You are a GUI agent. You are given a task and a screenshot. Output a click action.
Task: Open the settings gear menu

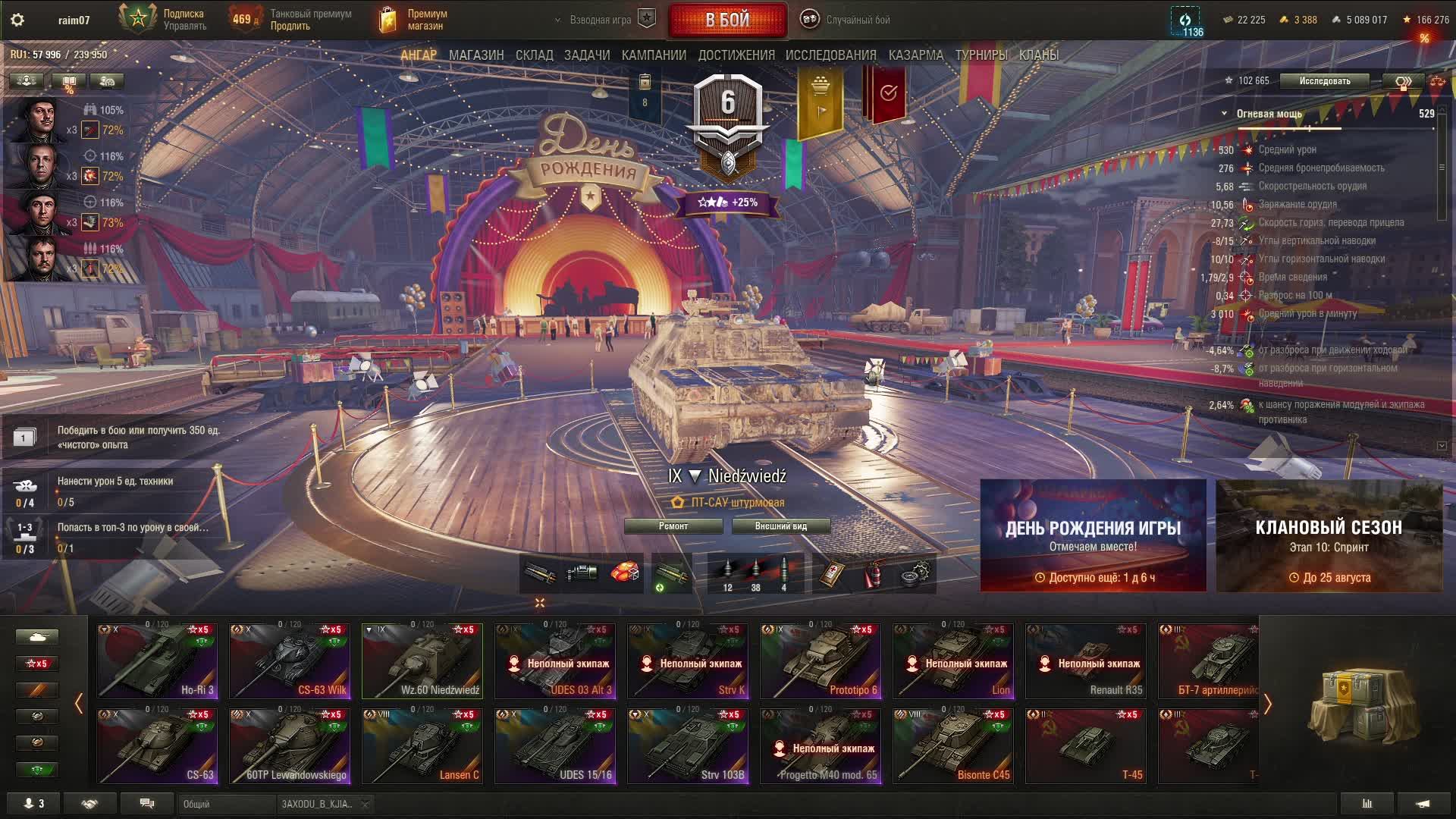tap(17, 20)
